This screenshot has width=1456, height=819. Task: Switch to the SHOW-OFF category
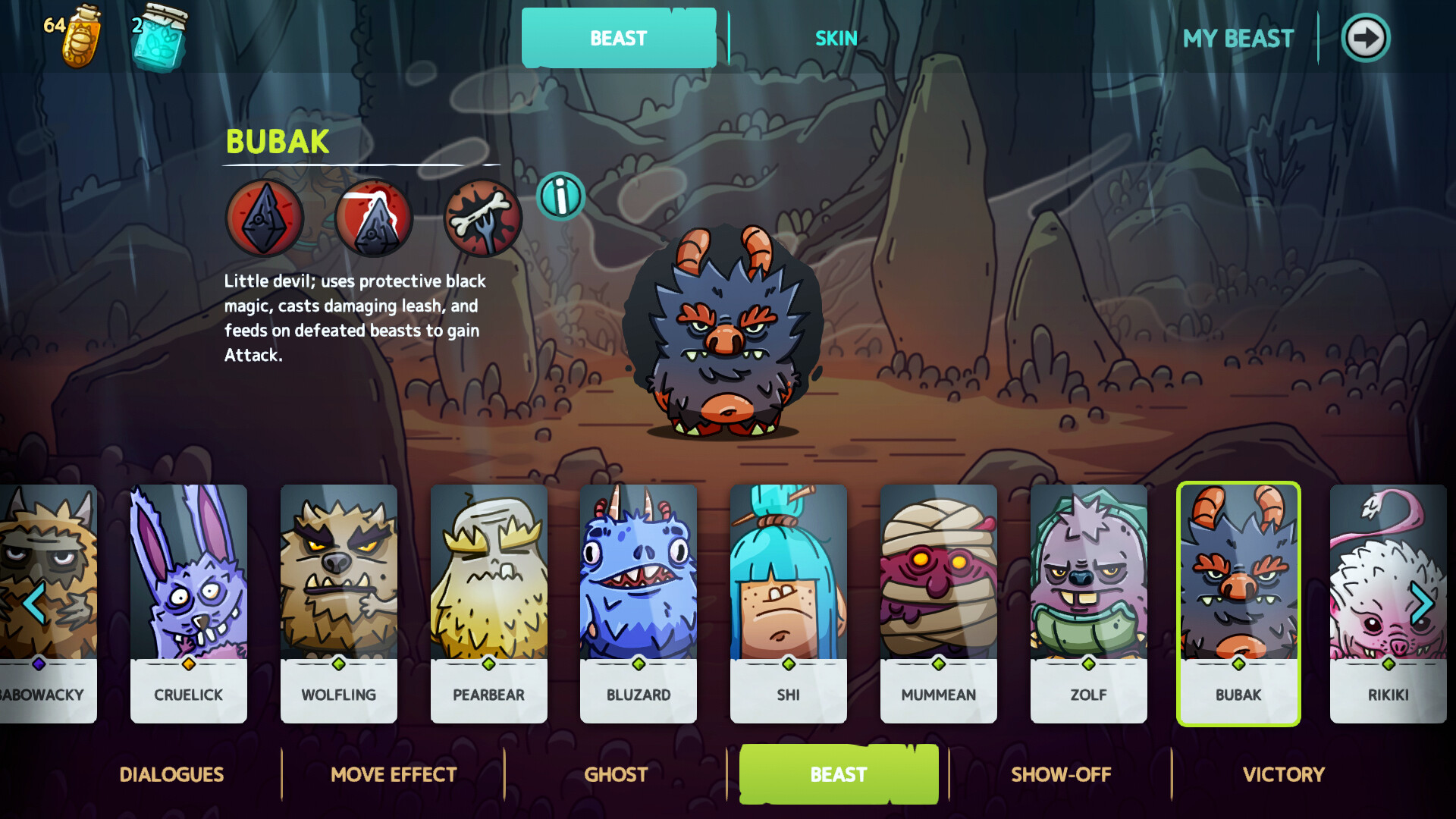(1061, 774)
